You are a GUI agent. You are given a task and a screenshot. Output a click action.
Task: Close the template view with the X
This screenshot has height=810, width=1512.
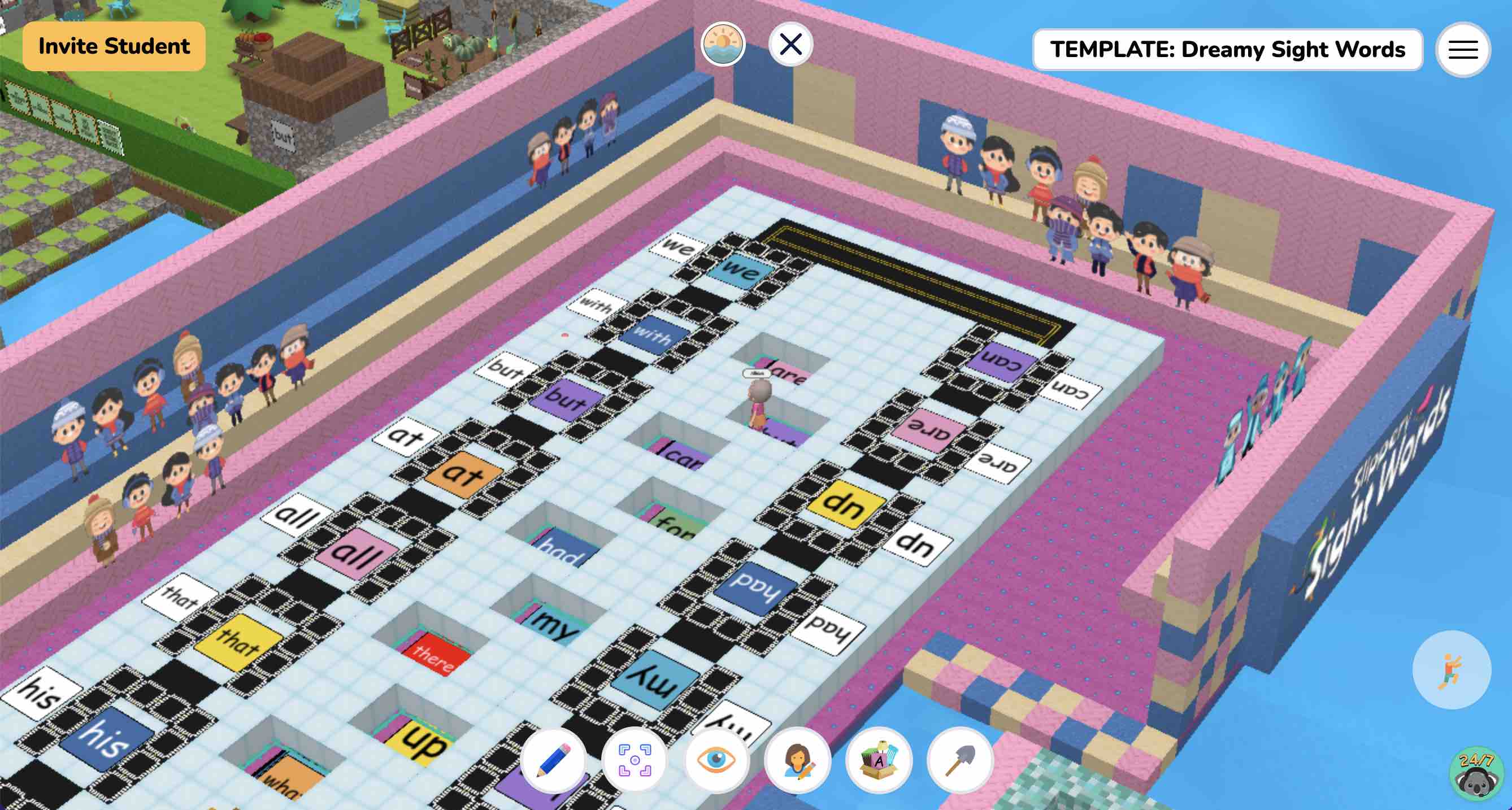pos(792,43)
